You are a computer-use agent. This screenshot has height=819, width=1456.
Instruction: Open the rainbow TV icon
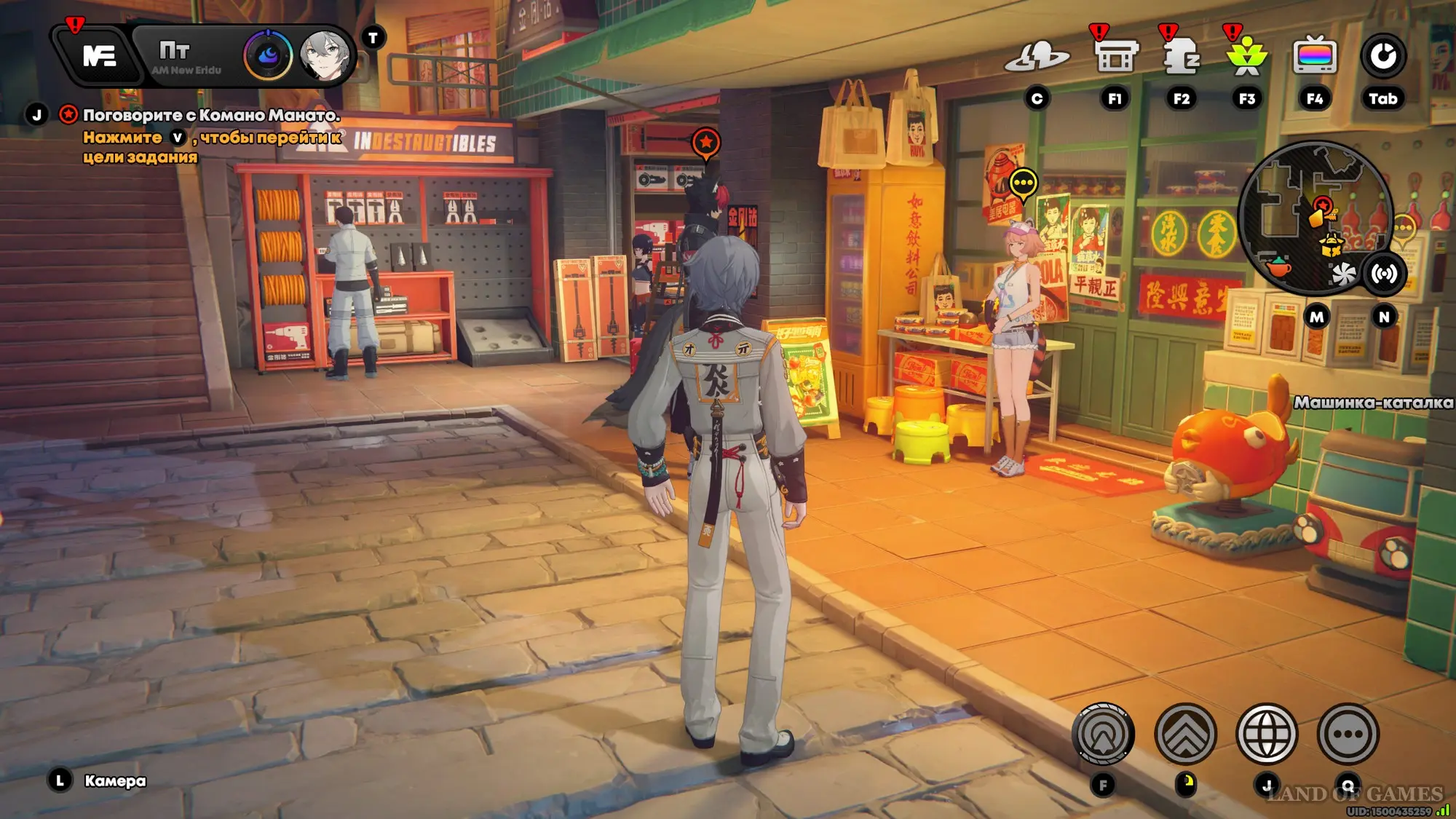[x=1314, y=56]
